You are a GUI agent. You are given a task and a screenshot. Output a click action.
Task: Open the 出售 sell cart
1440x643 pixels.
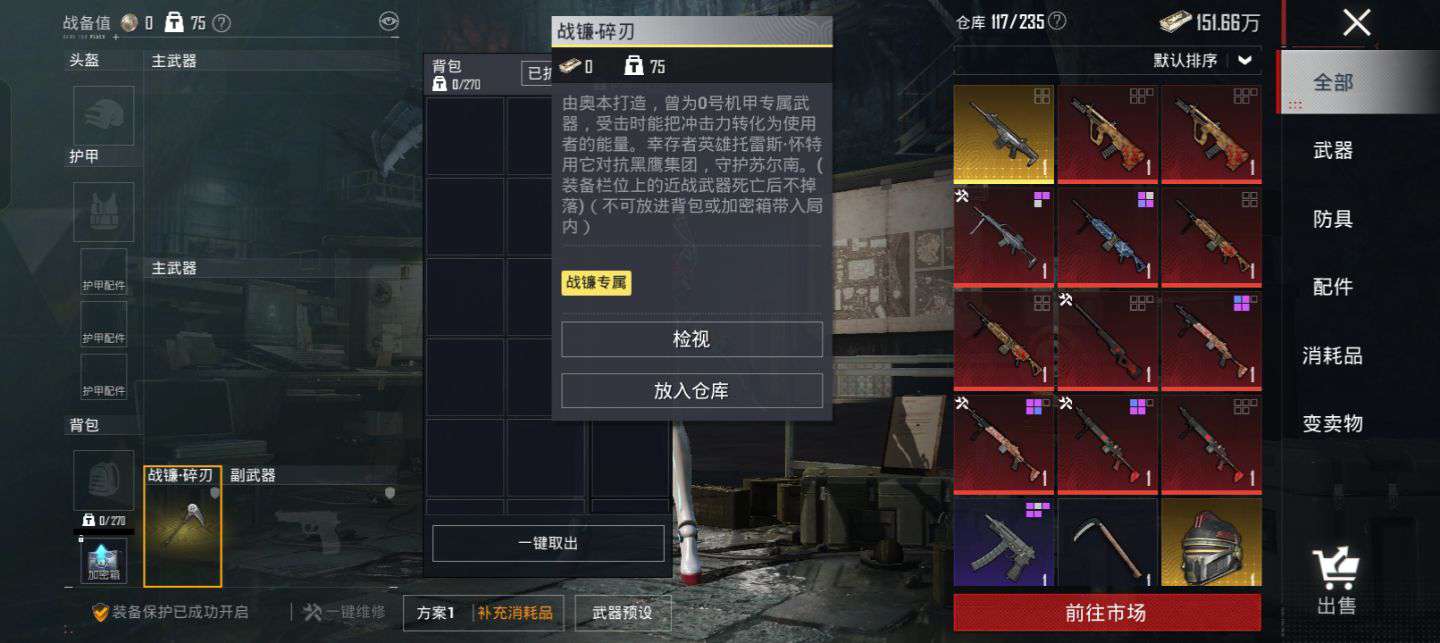click(1336, 581)
